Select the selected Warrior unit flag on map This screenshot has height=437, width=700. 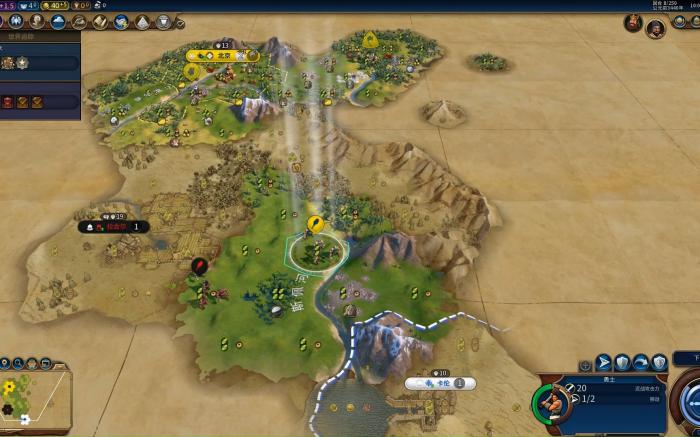pyautogui.click(x=316, y=223)
